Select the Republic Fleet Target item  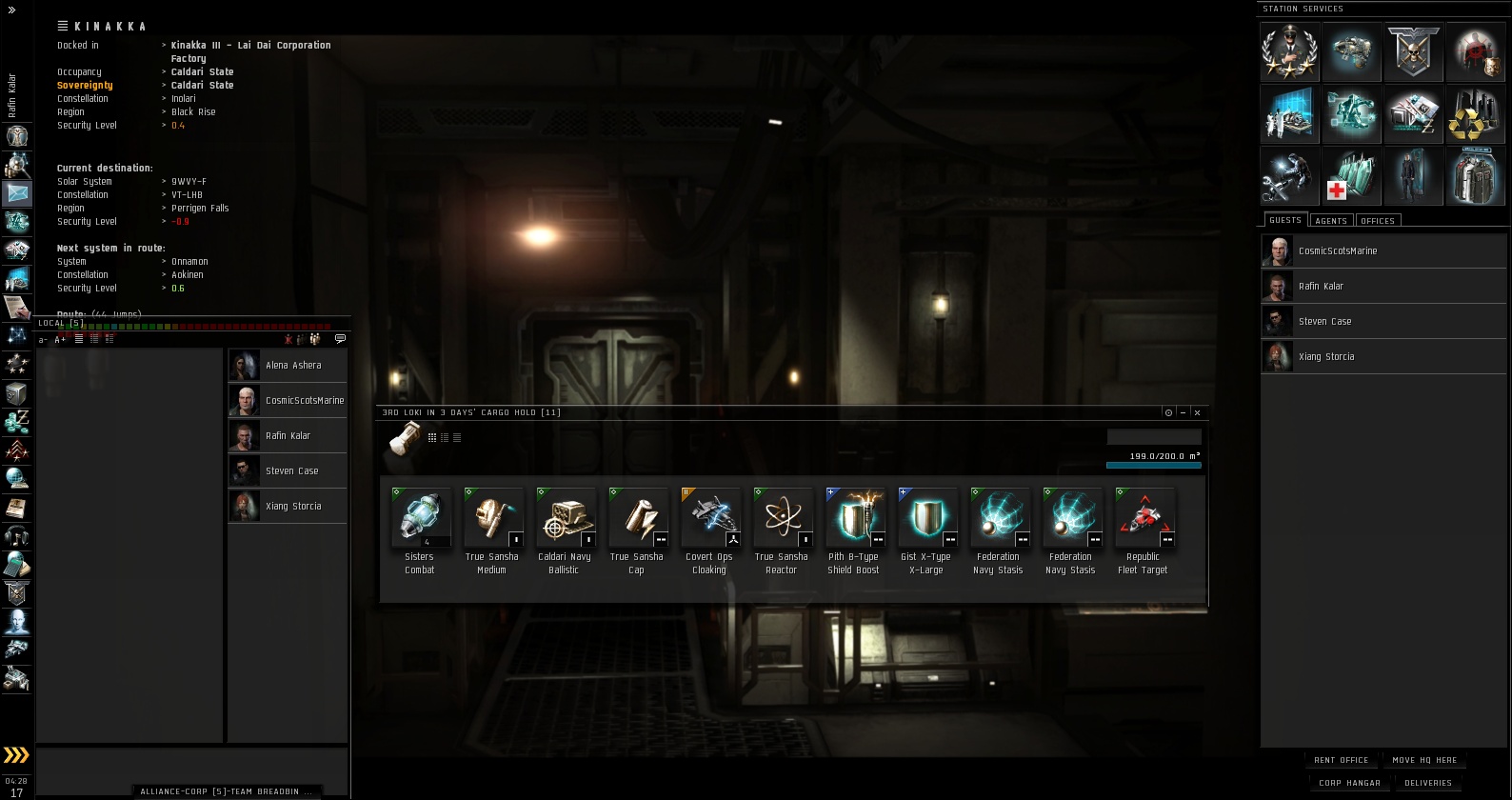(x=1144, y=520)
